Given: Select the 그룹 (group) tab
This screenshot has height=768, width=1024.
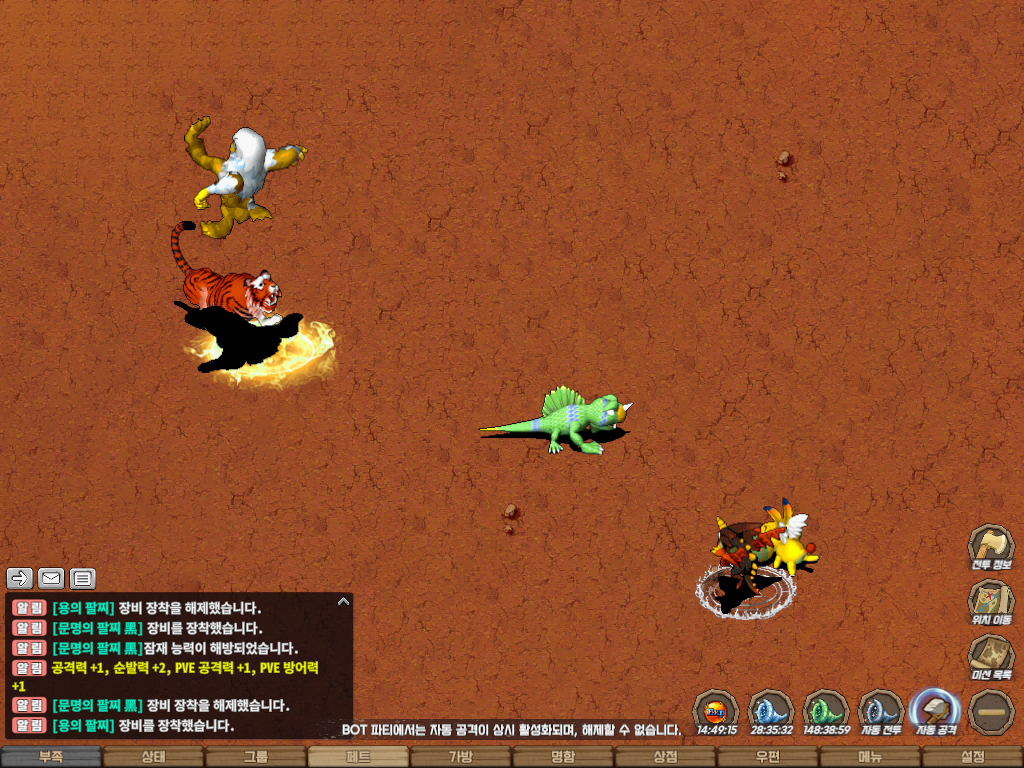Looking at the screenshot, I should pos(256,757).
